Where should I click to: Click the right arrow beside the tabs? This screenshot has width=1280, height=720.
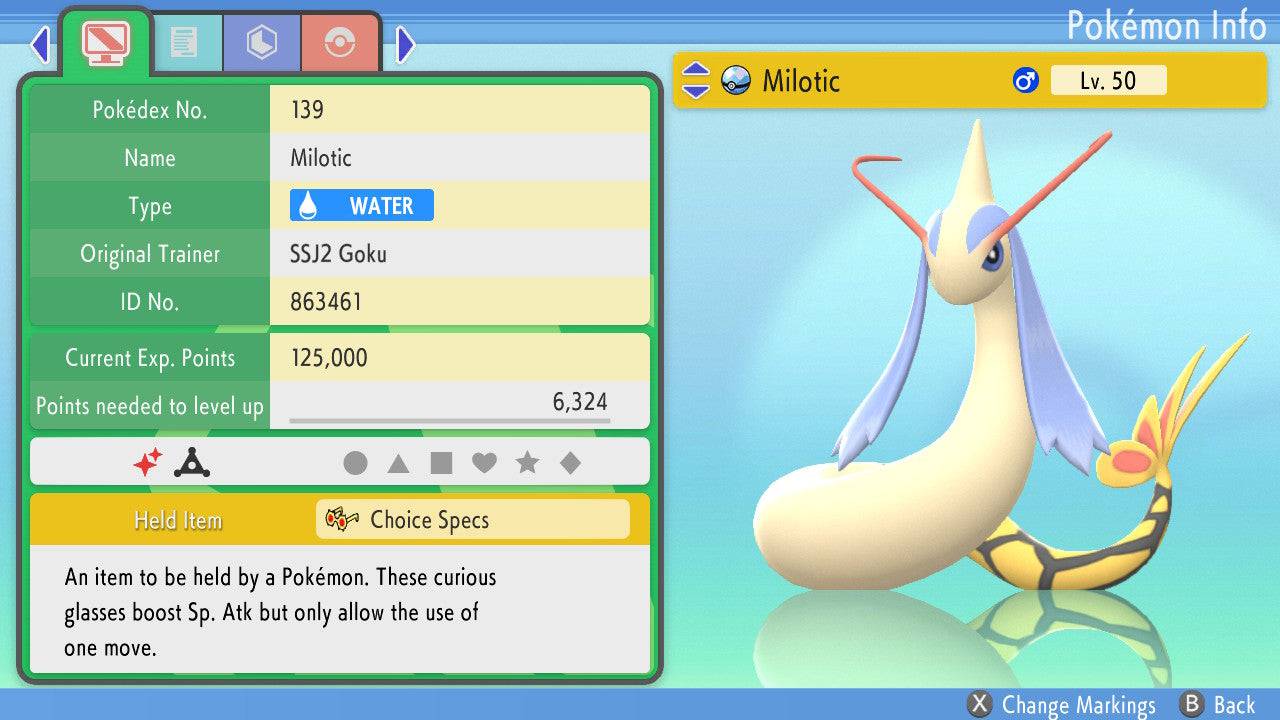tap(405, 44)
